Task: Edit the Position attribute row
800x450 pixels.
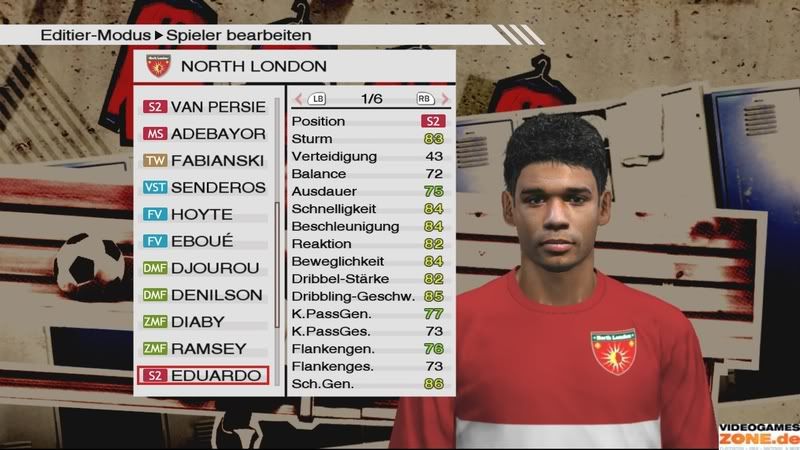Action: 367,121
